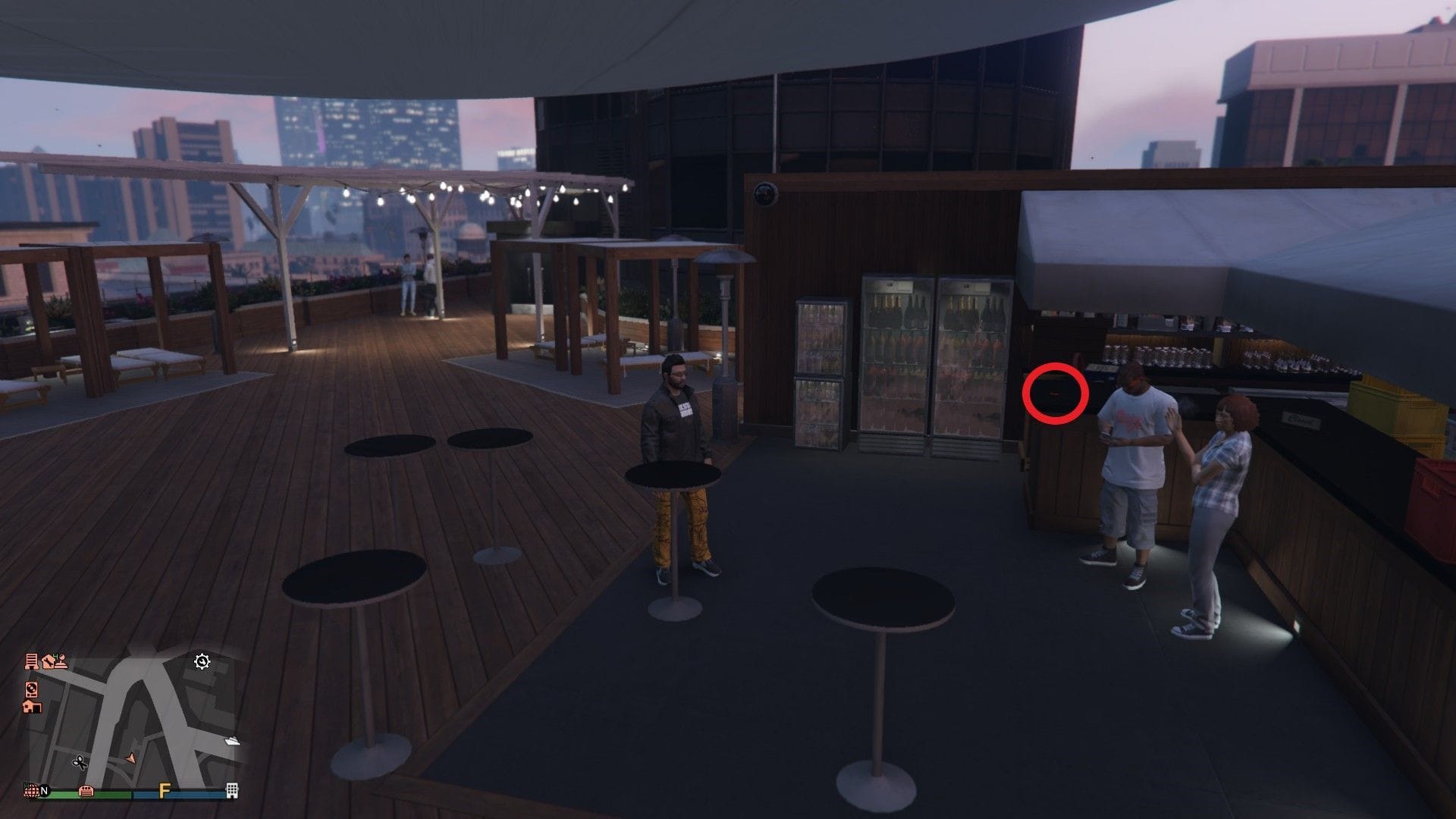Select the office building blip on the minimap

tap(33, 661)
